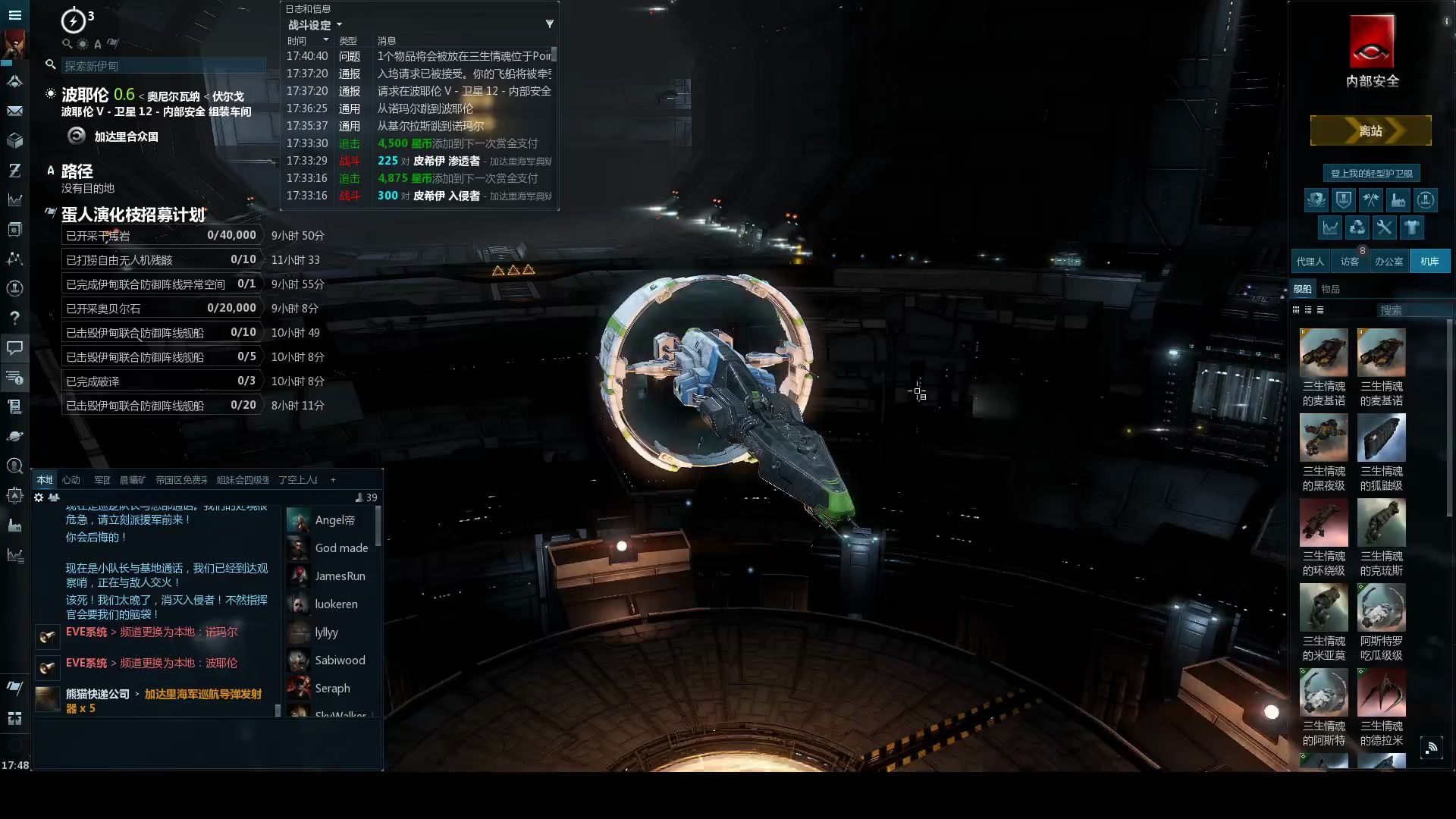Open the 访客 guests tab
The height and width of the screenshot is (819, 1456).
point(1349,262)
